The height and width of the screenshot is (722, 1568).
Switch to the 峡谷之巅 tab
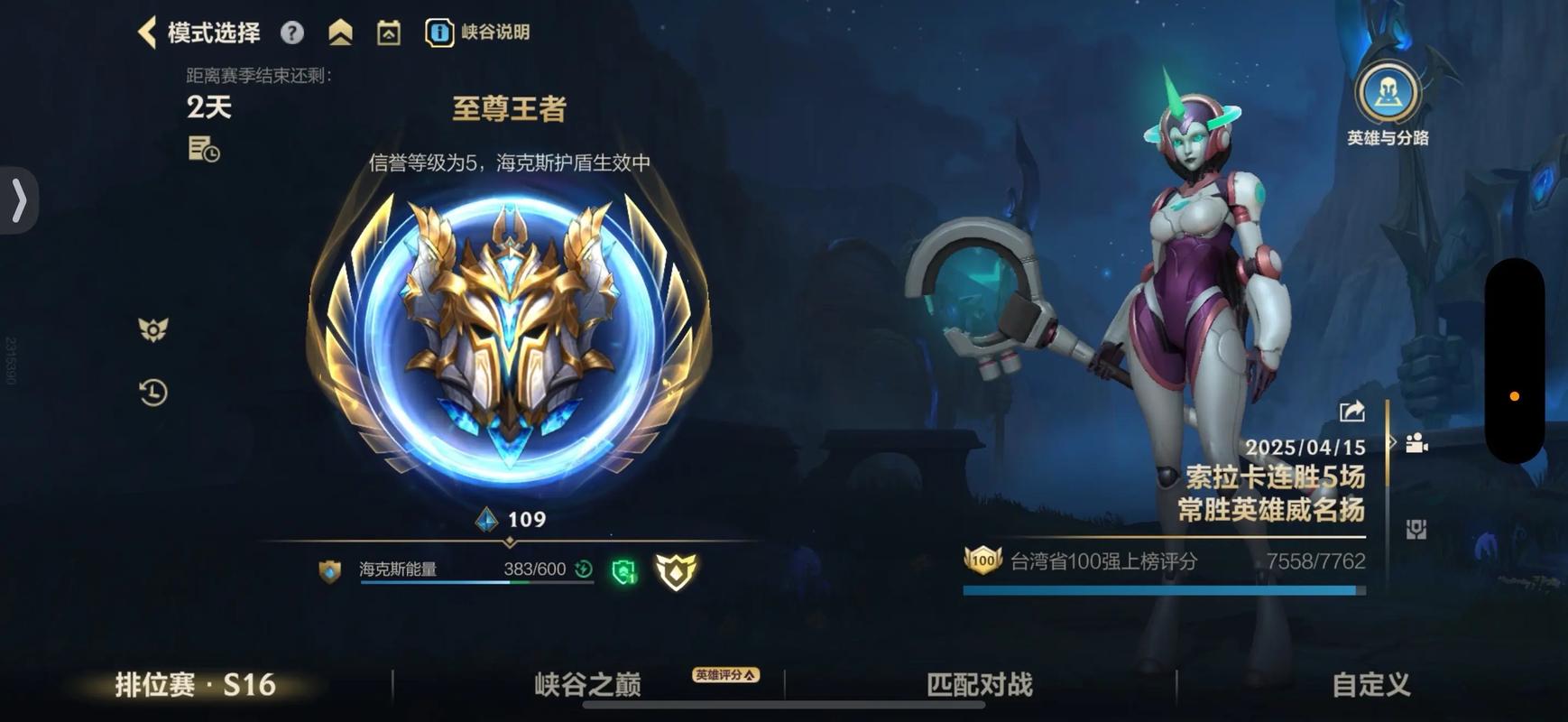587,684
